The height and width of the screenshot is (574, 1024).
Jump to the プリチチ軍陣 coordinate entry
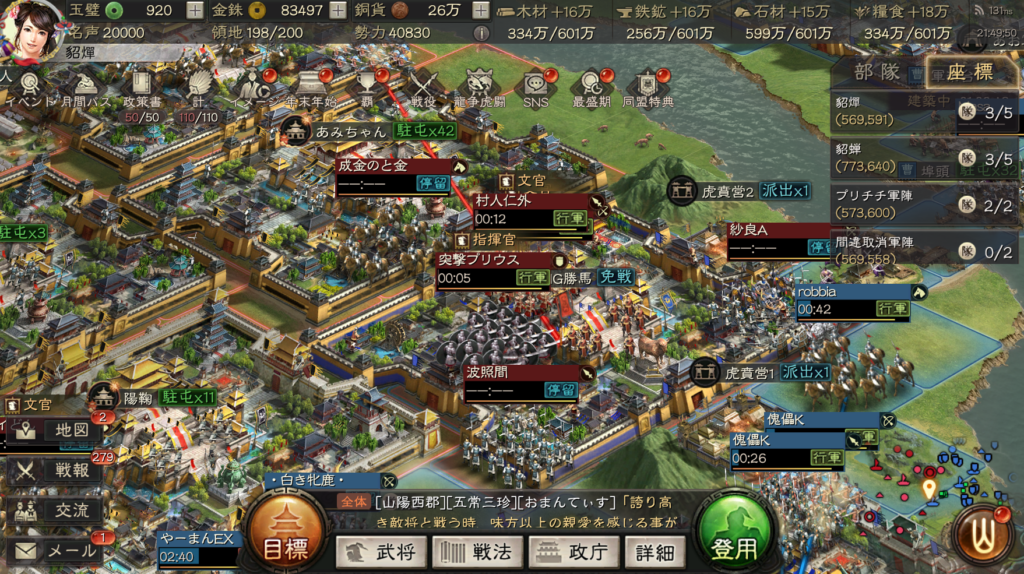[890, 204]
